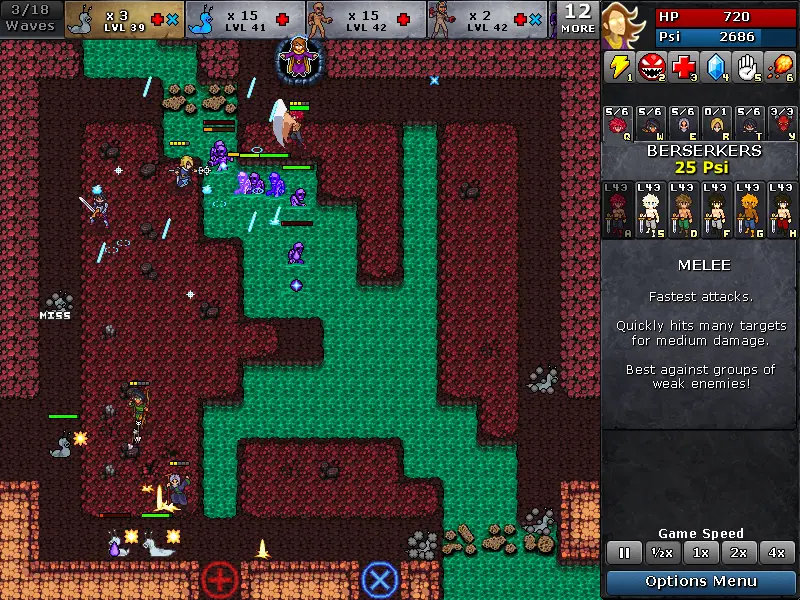Select the red-haired berserker class tab

pyautogui.click(x=619, y=123)
